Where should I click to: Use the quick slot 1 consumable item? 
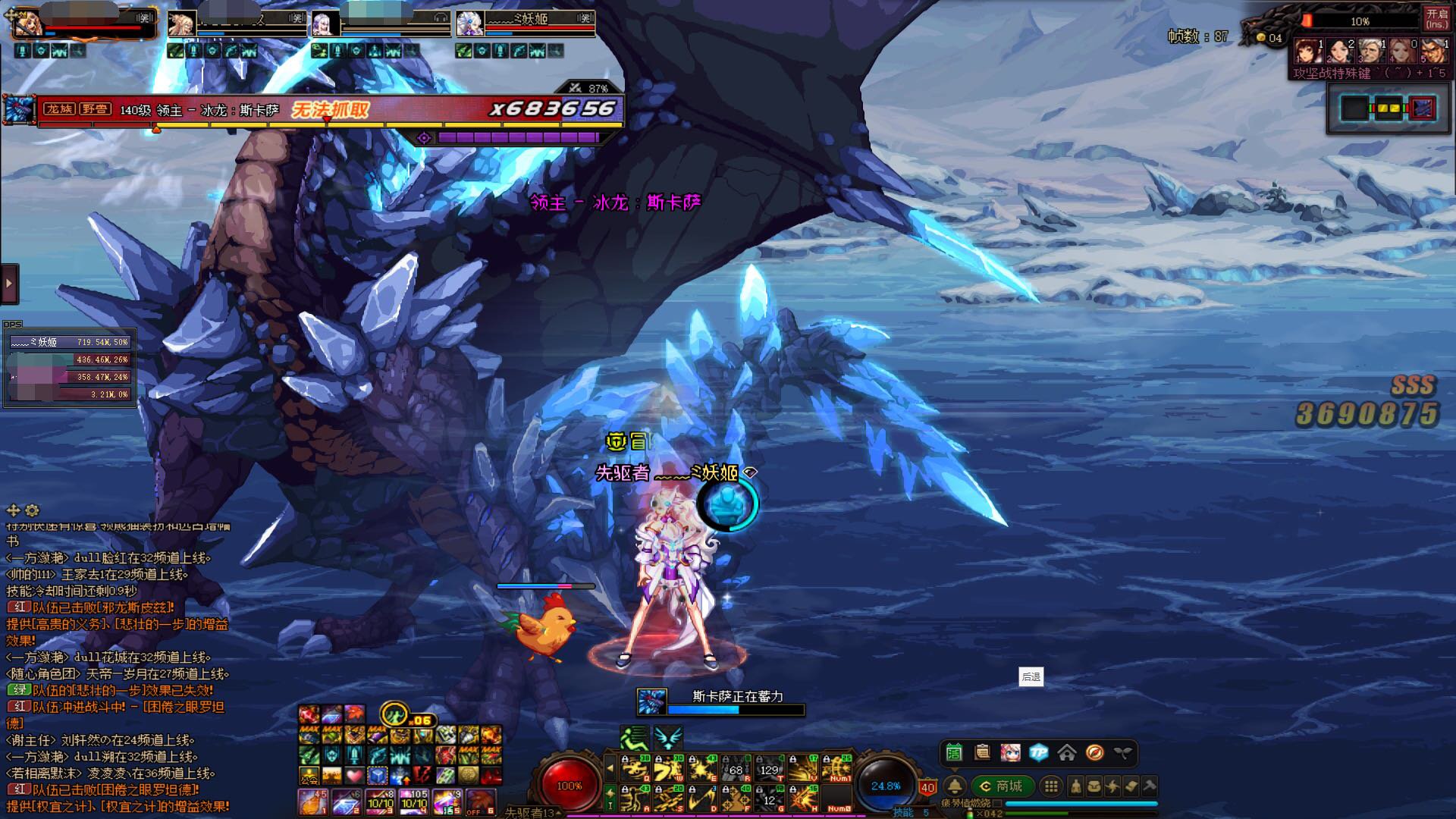312,802
